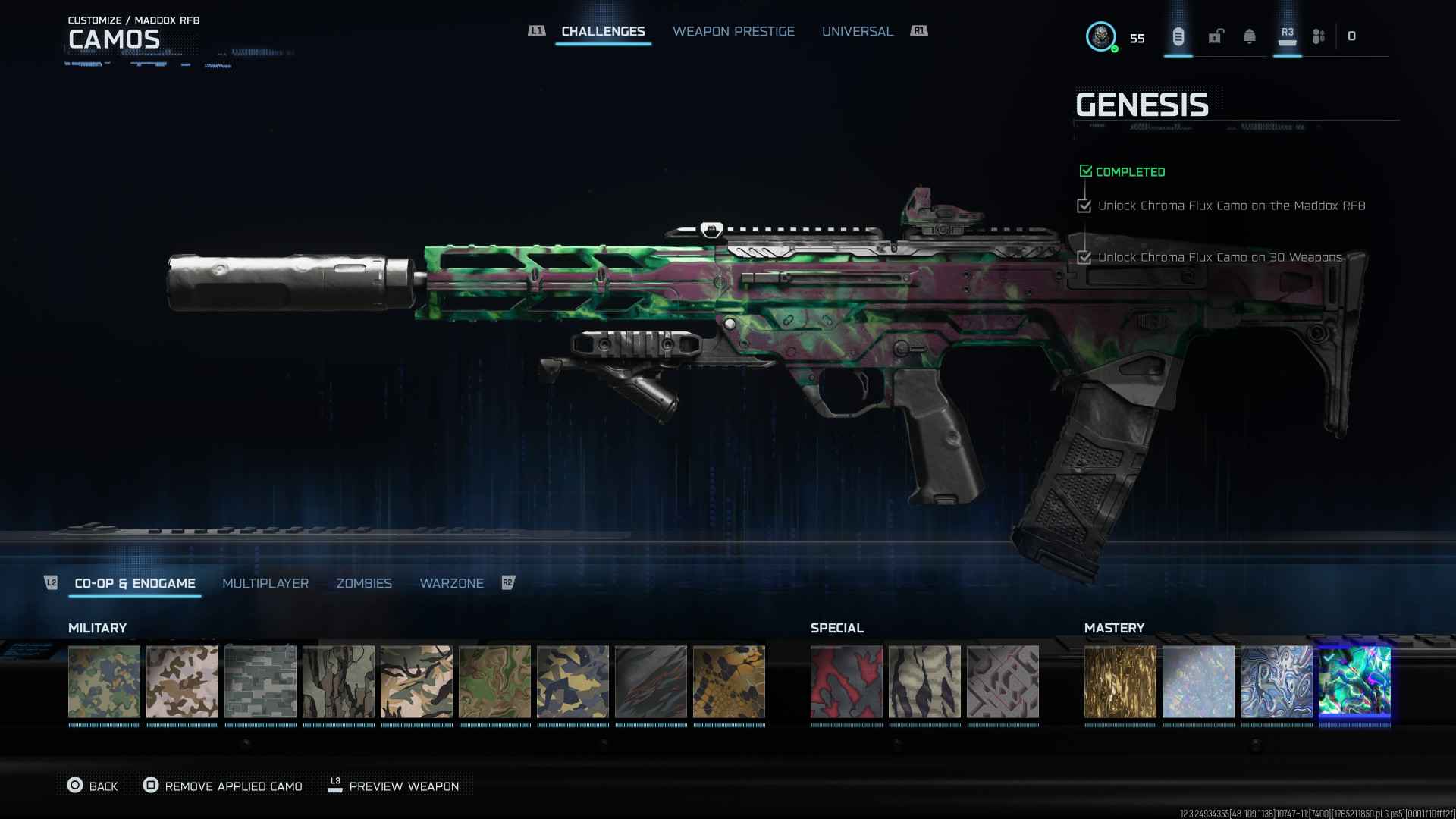Open the player profile emblem
Viewport: 1456px width, 819px height.
1100,36
